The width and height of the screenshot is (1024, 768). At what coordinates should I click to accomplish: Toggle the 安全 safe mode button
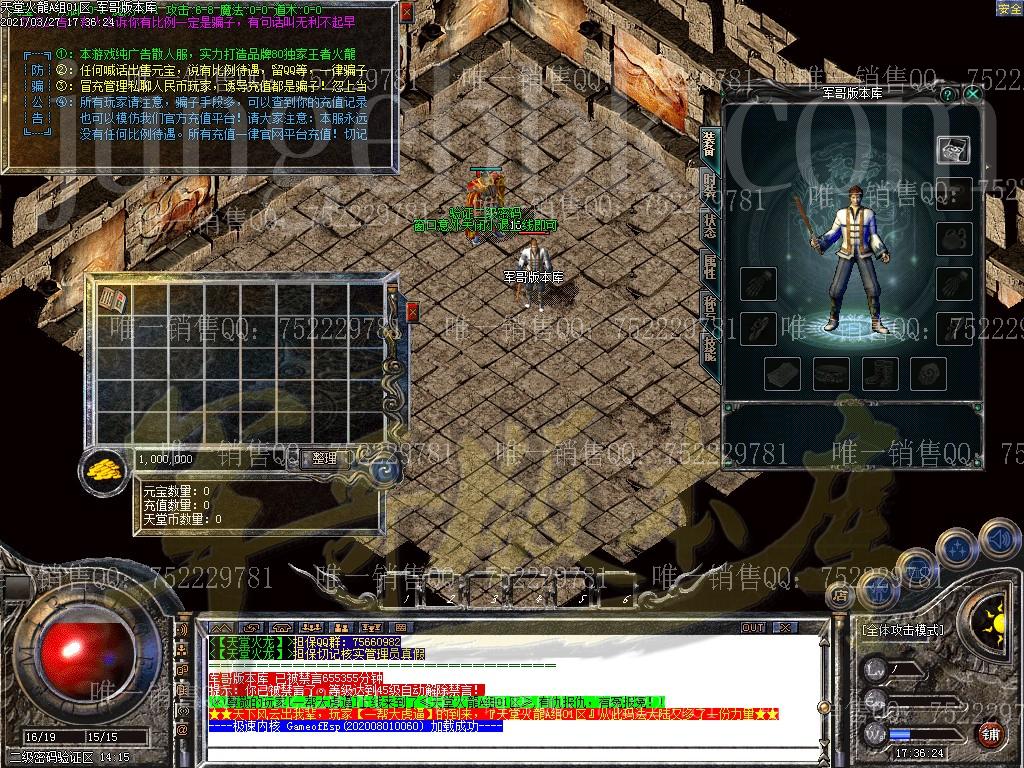click(1009, 8)
